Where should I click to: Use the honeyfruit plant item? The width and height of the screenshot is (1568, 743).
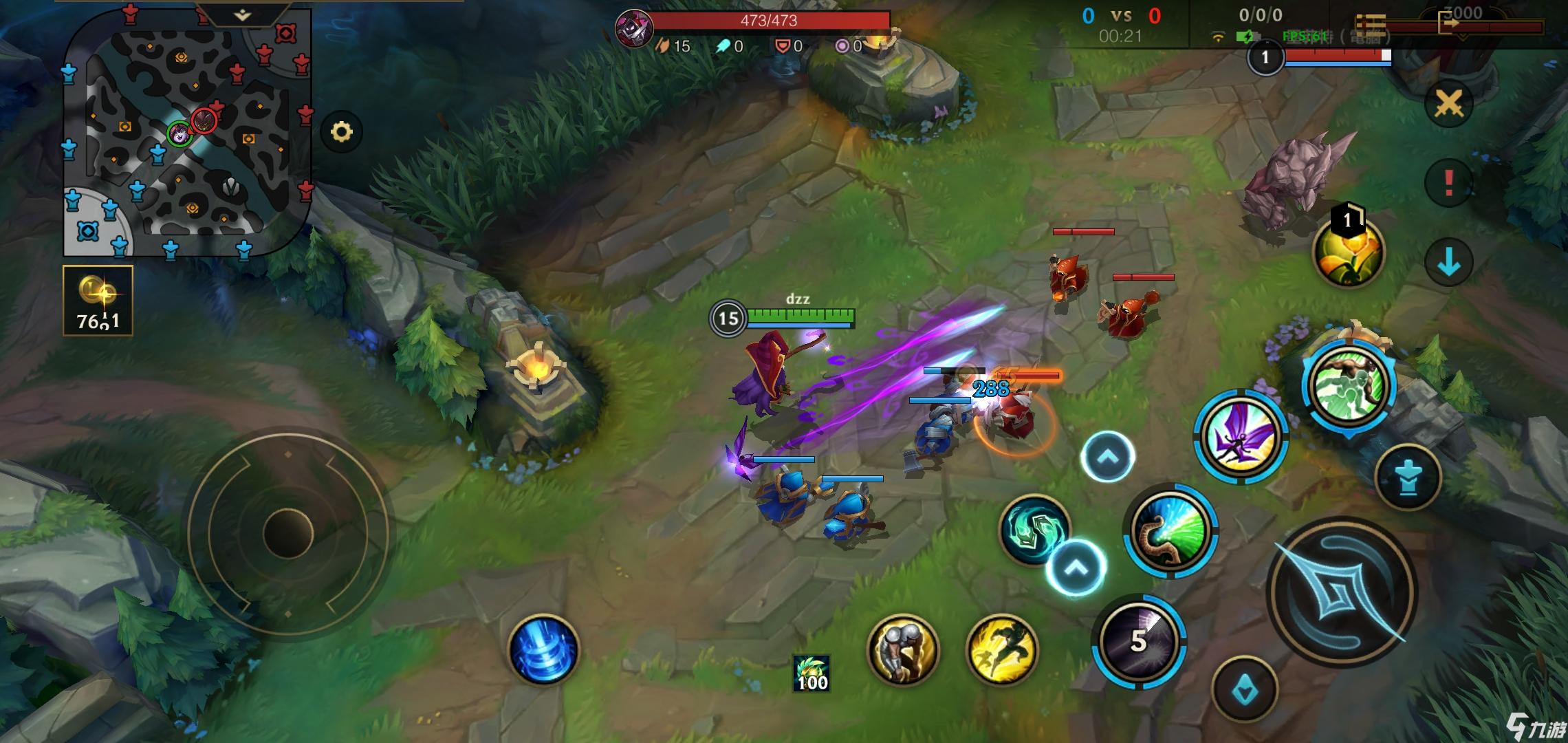click(x=1349, y=252)
